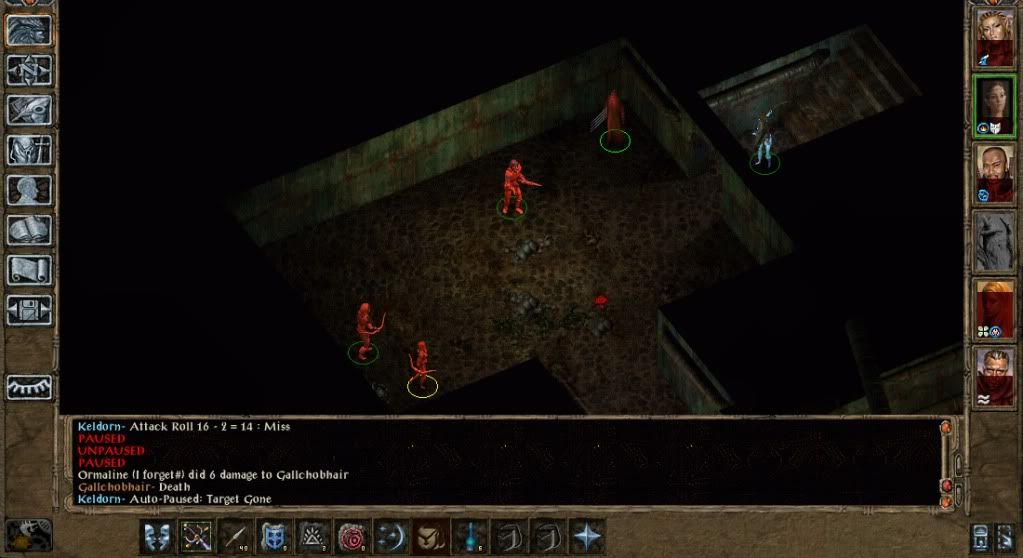Open the options menu with the floppy disk button
1023x558 pixels.
pyautogui.click(x=30, y=310)
